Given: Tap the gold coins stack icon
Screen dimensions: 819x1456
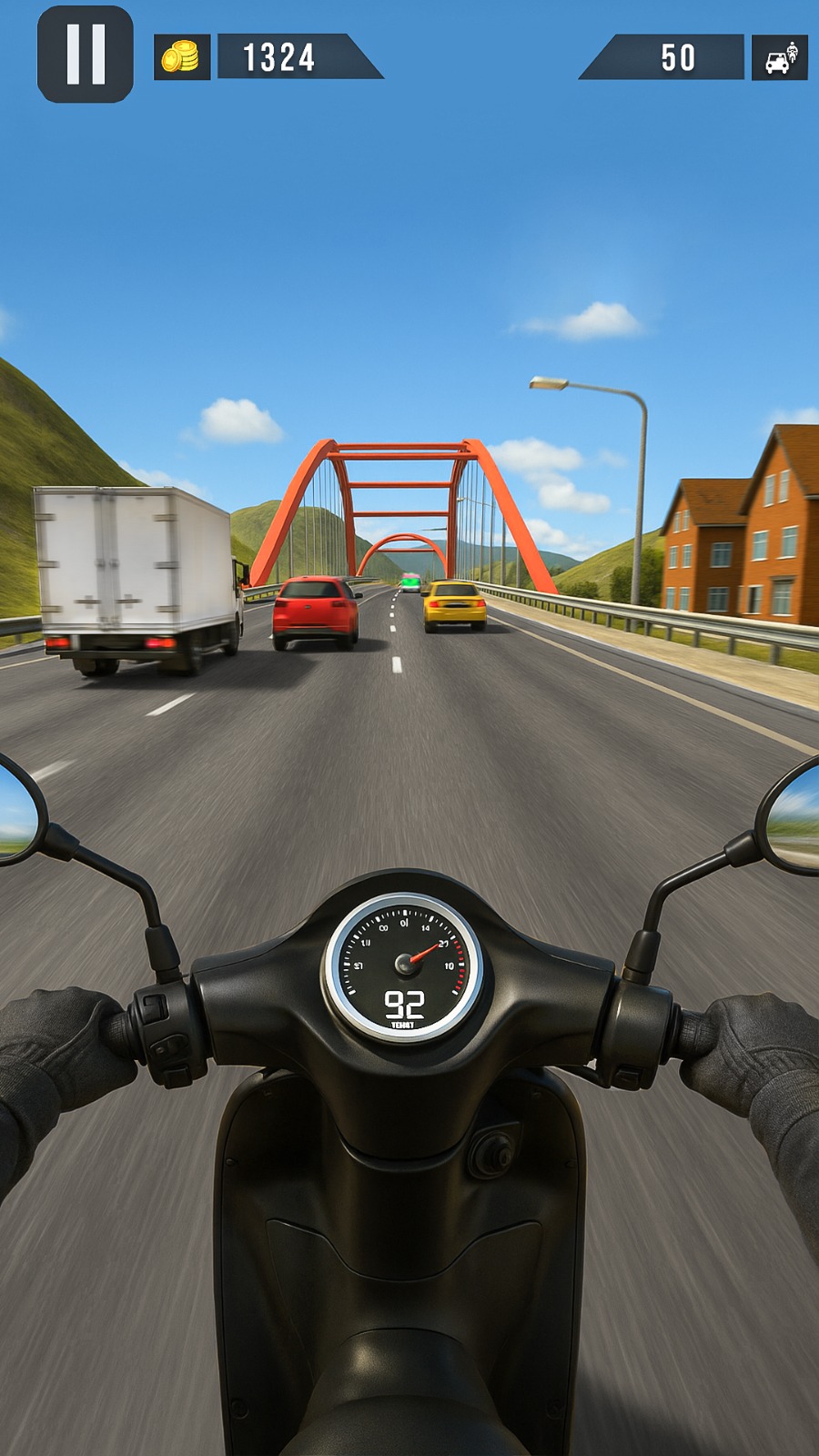Looking at the screenshot, I should coord(181,57).
